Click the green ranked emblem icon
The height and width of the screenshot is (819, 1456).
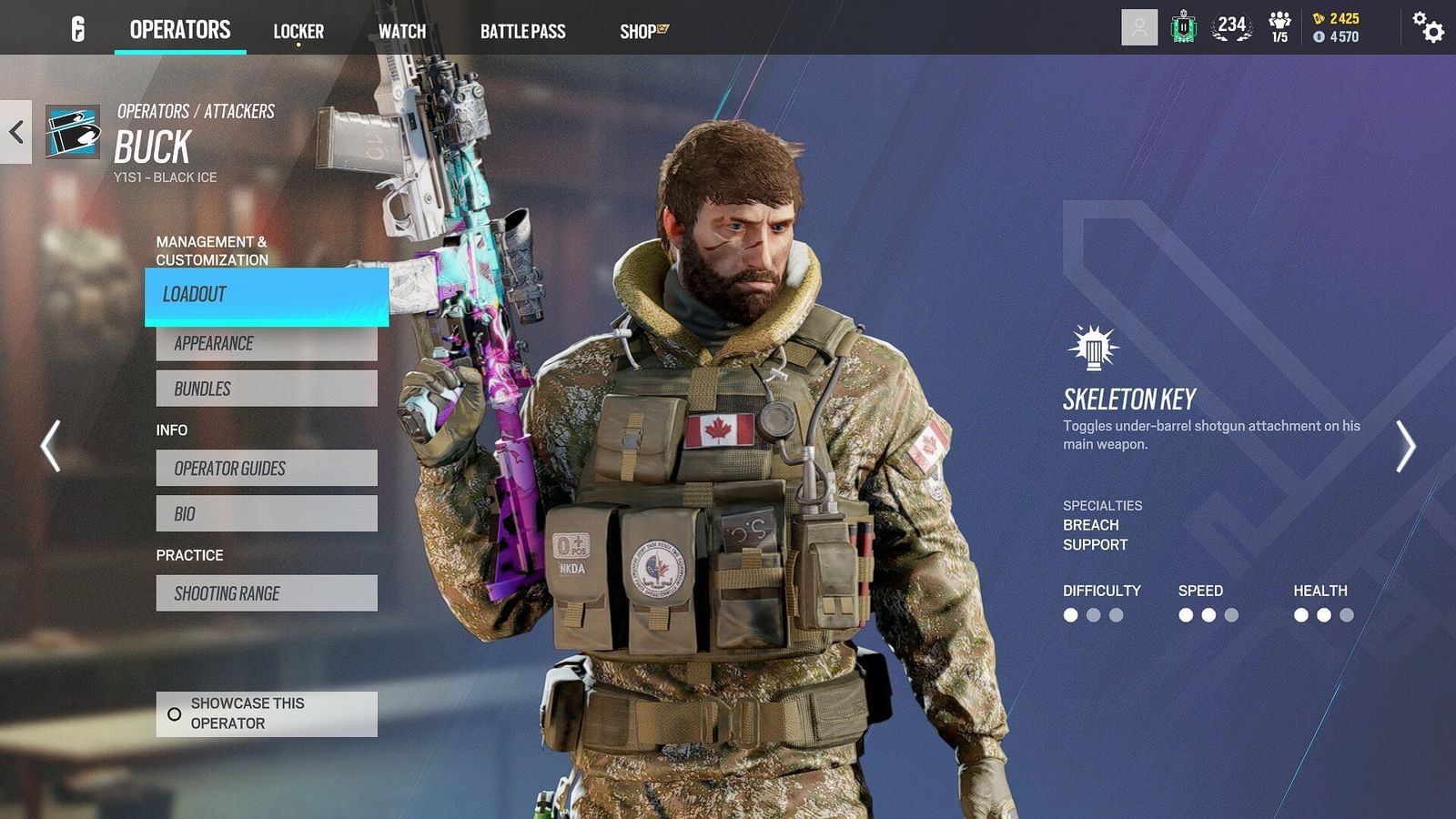1182,28
